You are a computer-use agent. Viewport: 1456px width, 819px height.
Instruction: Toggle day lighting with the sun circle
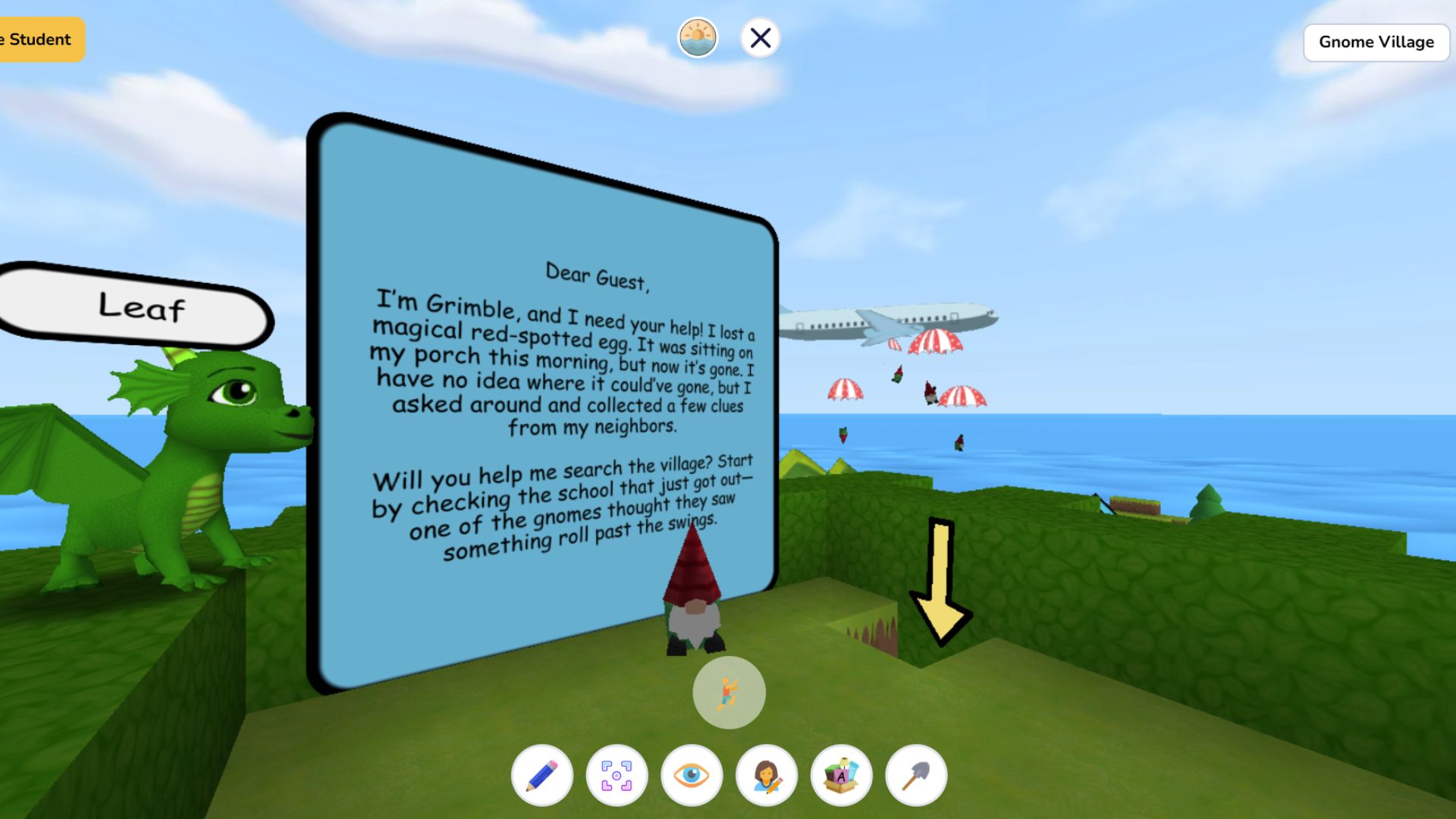[698, 36]
